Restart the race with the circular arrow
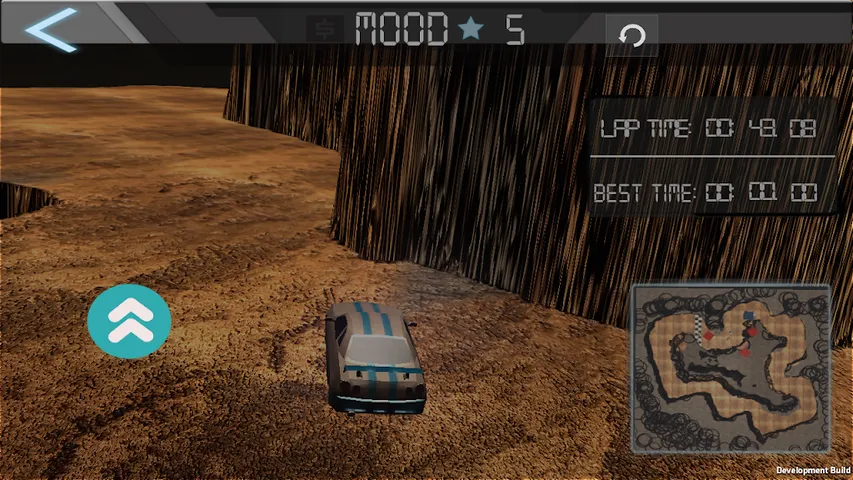Screen dimensions: 853x480 [x=632, y=35]
